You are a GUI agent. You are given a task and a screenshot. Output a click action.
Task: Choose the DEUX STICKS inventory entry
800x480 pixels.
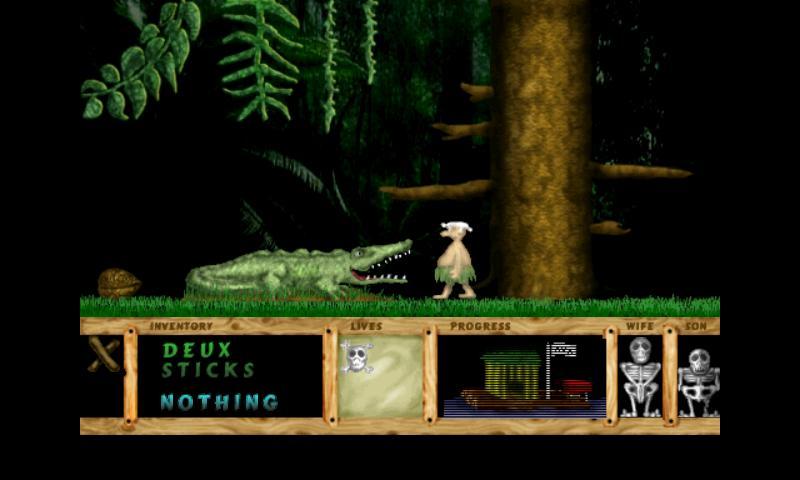click(208, 360)
